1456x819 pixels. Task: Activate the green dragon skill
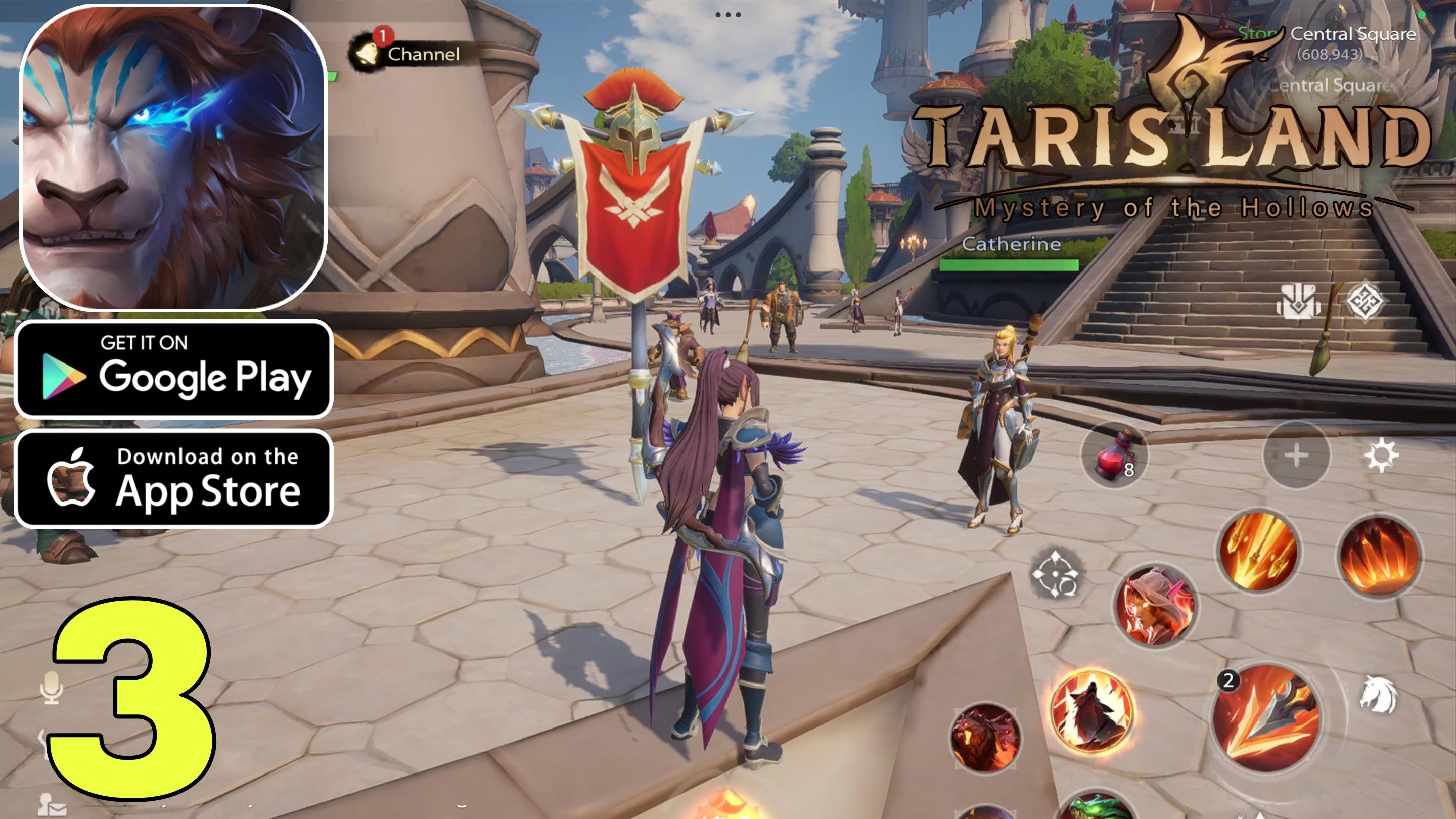click(x=1097, y=807)
